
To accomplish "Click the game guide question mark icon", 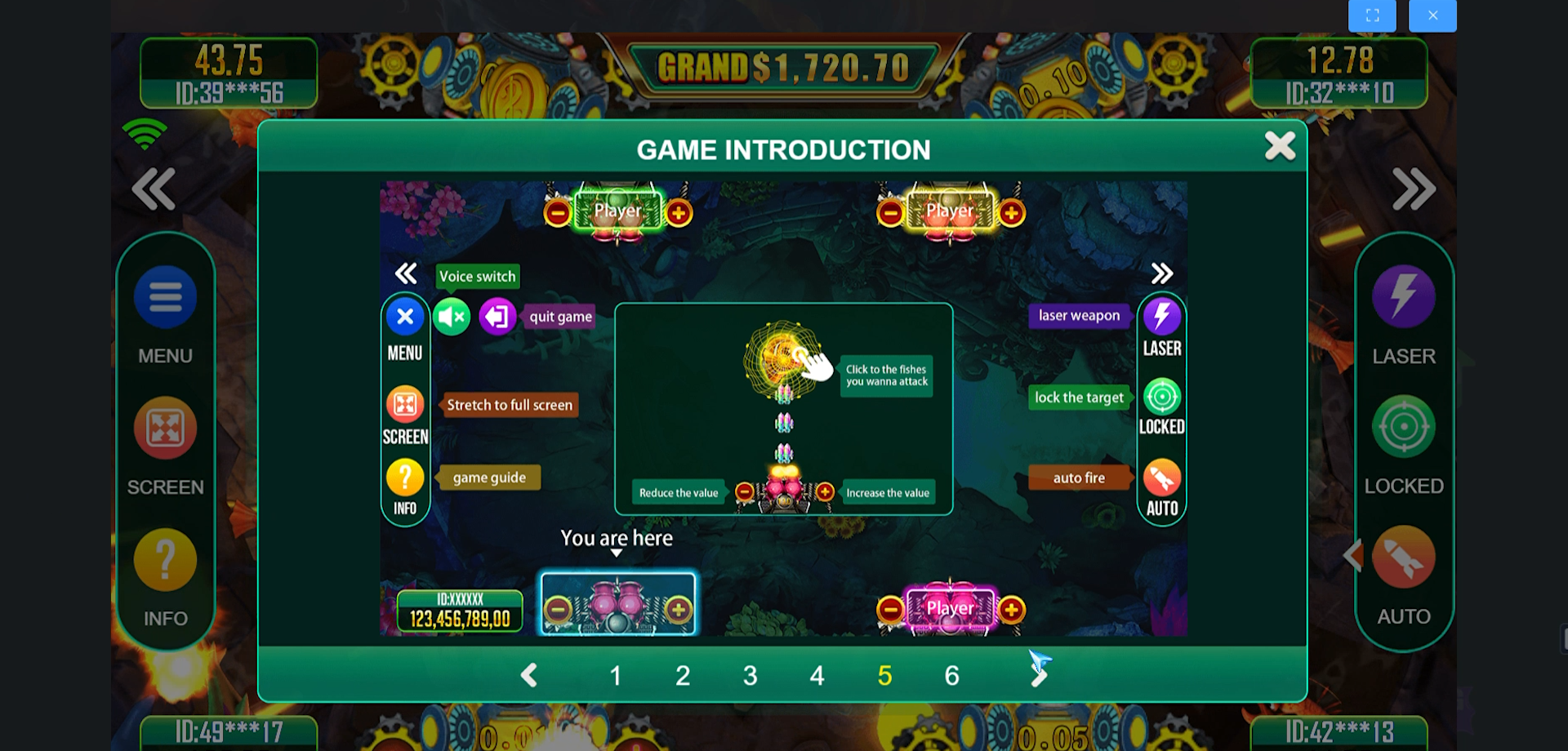I will (405, 477).
